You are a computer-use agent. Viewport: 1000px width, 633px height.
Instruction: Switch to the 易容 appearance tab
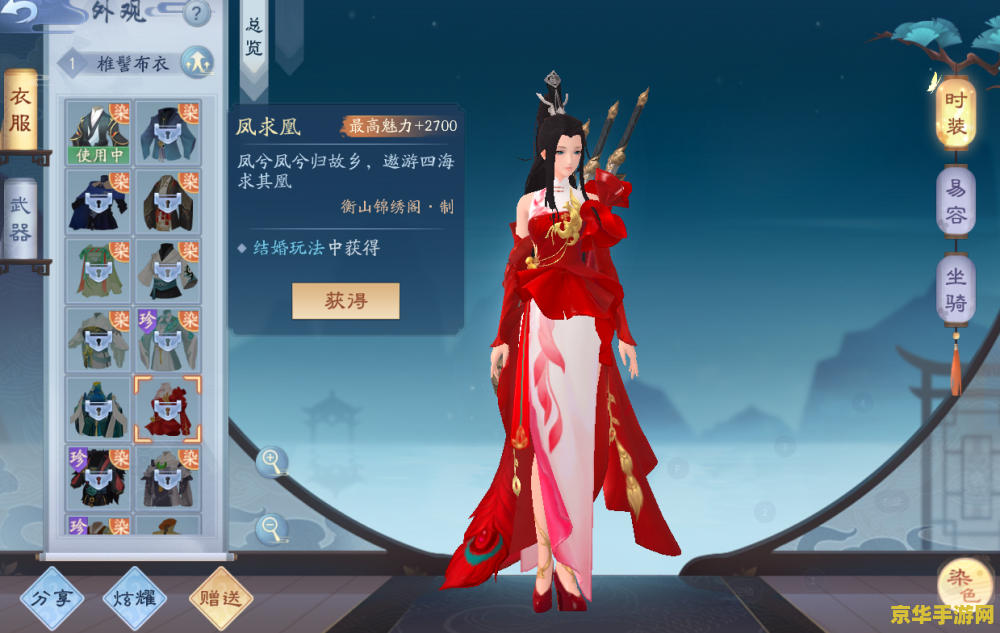955,200
